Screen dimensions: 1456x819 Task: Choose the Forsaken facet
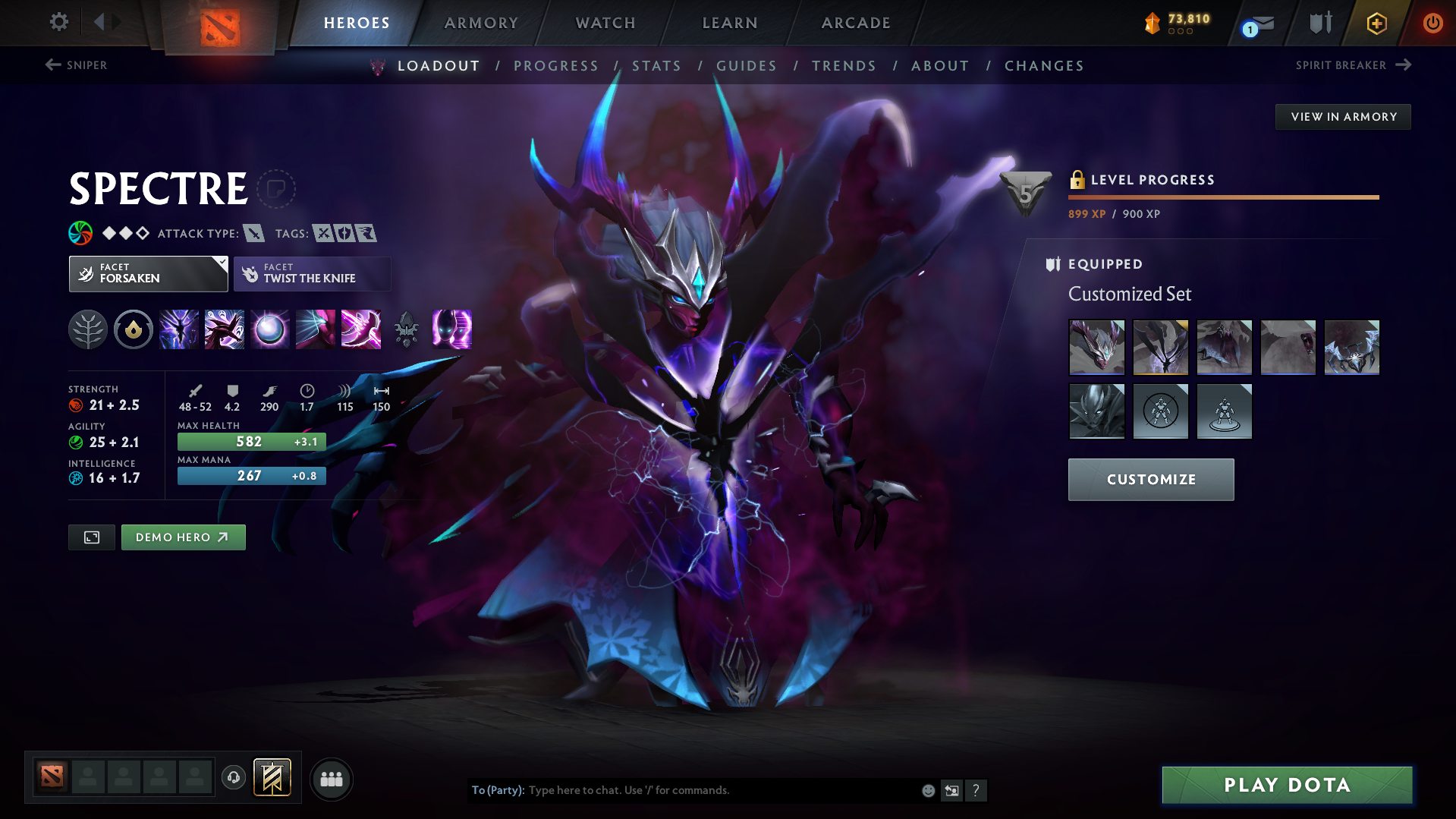pos(148,274)
